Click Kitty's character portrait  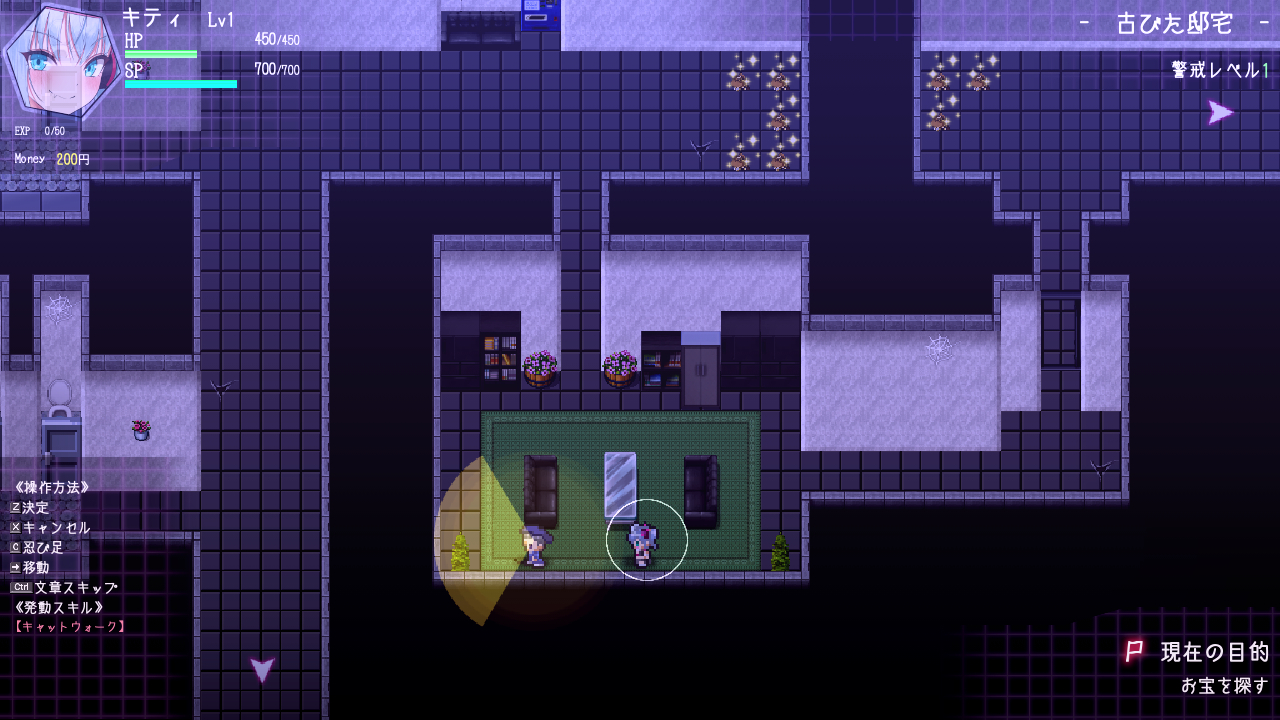(x=57, y=63)
